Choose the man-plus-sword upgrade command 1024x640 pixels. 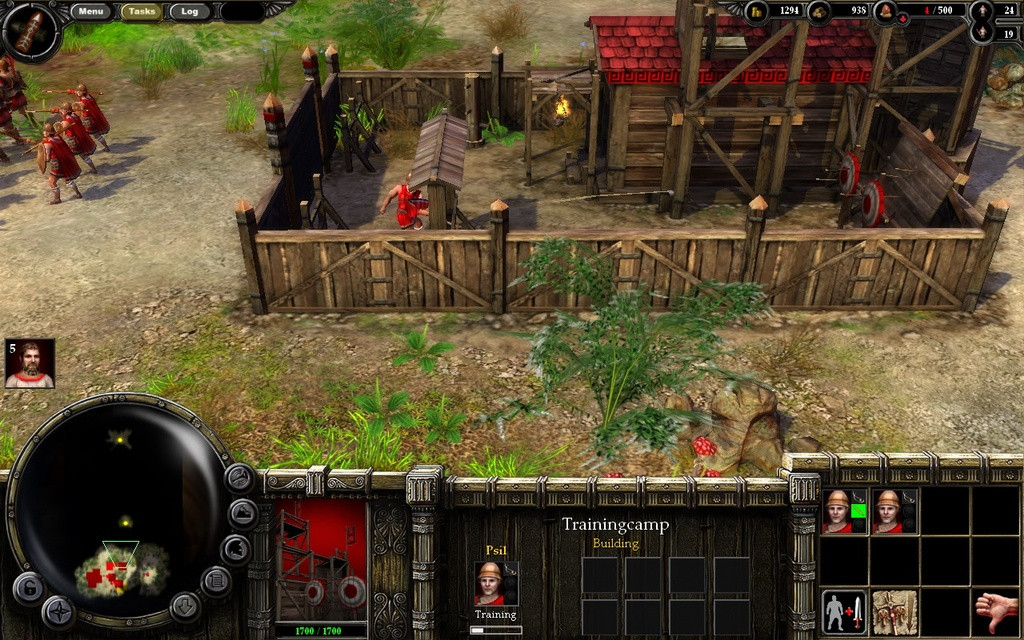pyautogui.click(x=845, y=612)
